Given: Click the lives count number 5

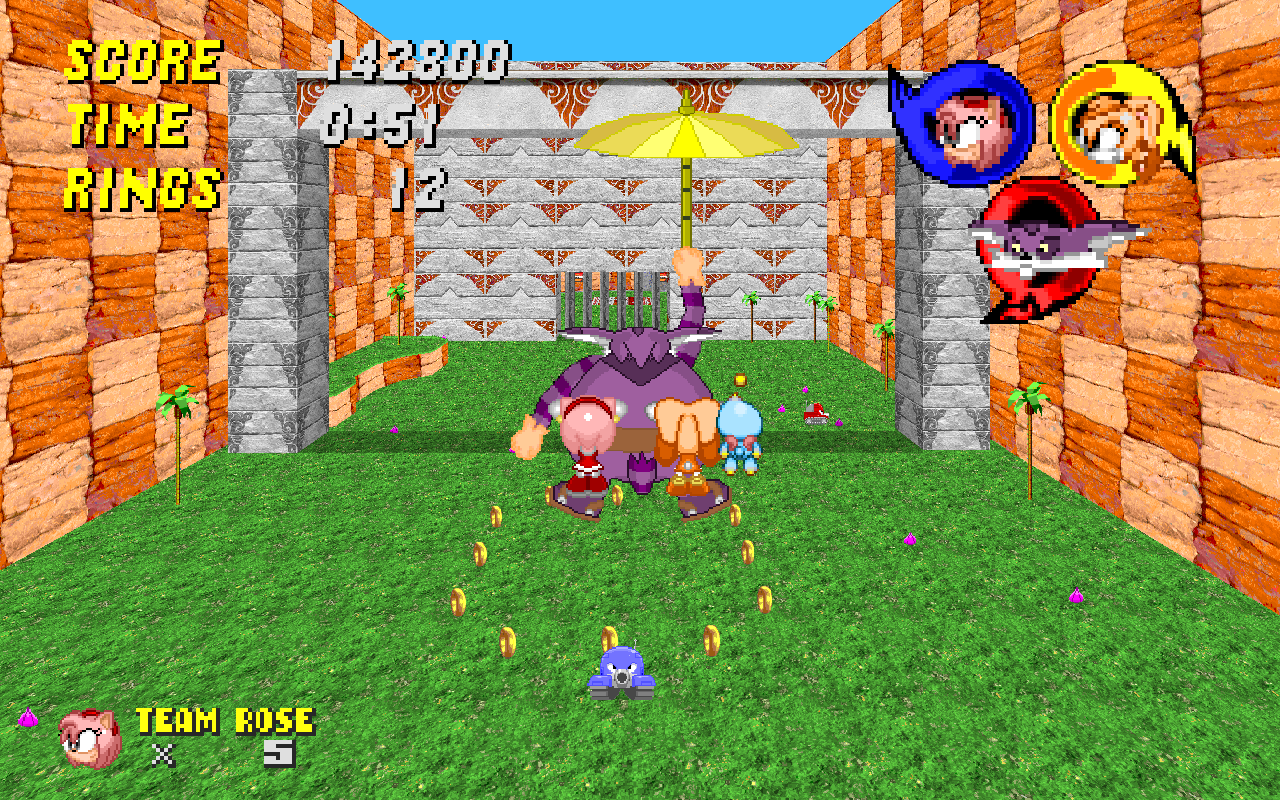Looking at the screenshot, I should (x=278, y=752).
